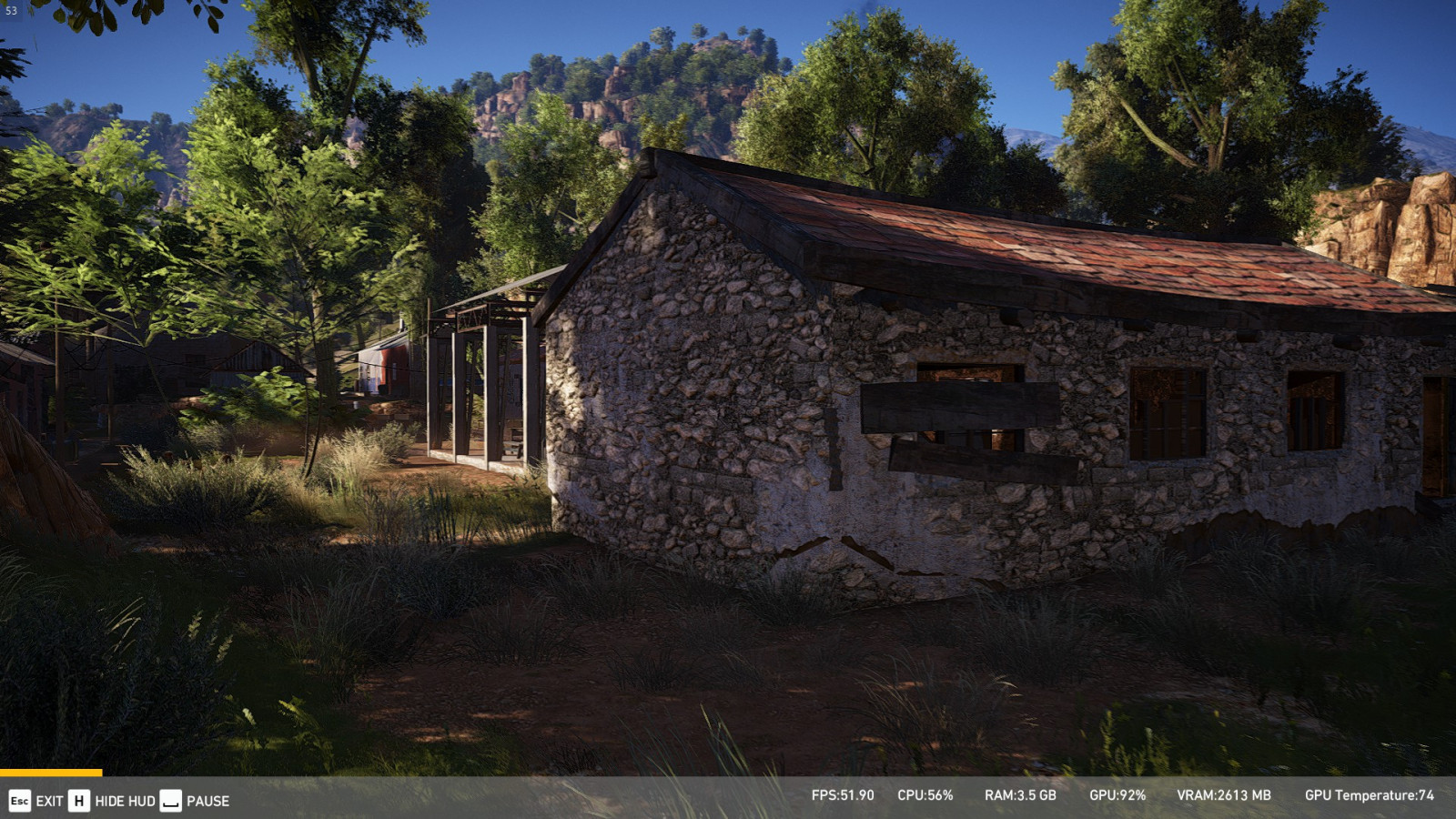This screenshot has width=1456, height=819.
Task: Toggle the HIDE HUD option
Action: click(113, 801)
